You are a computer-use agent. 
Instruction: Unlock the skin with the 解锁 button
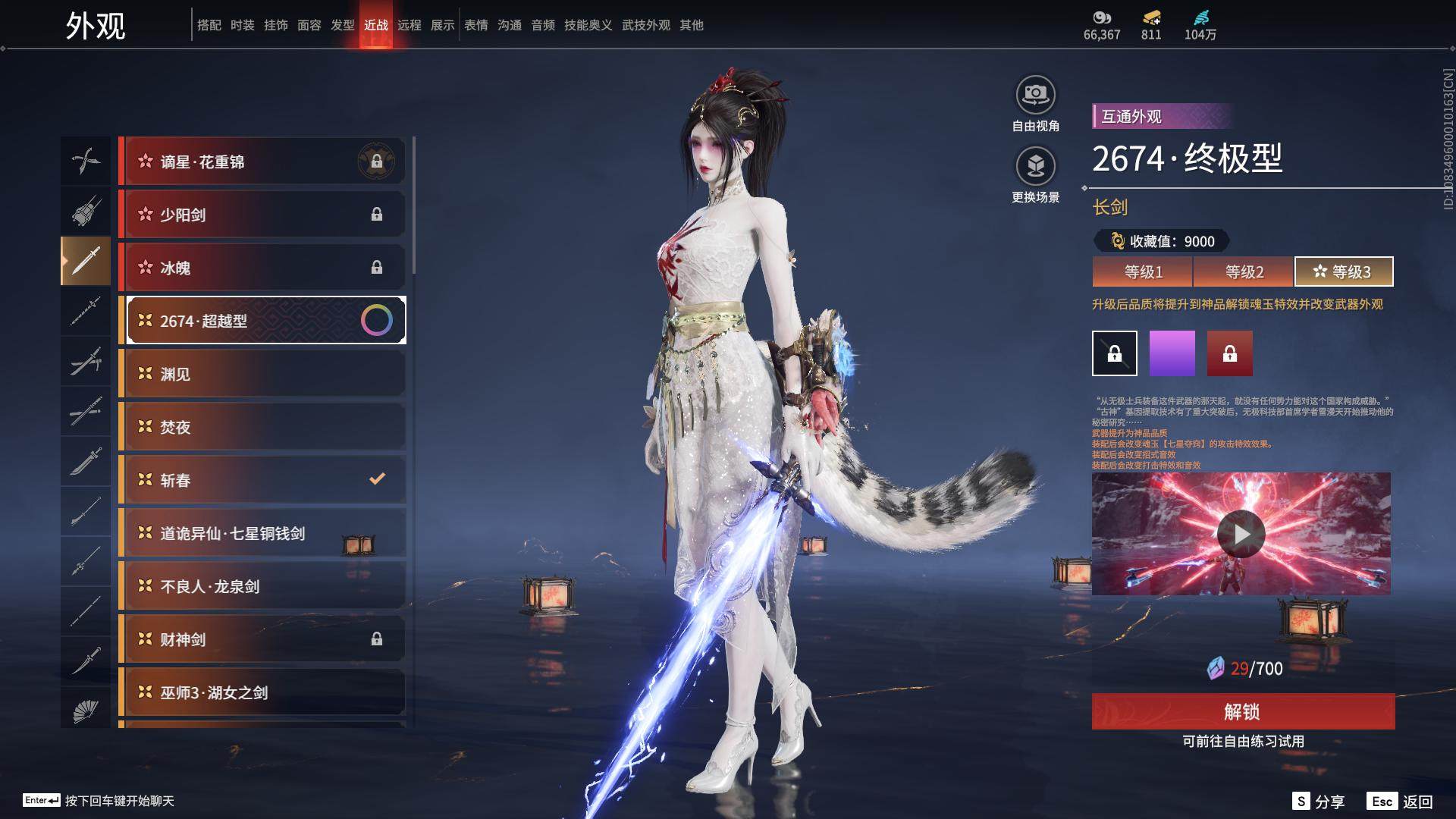(x=1243, y=711)
